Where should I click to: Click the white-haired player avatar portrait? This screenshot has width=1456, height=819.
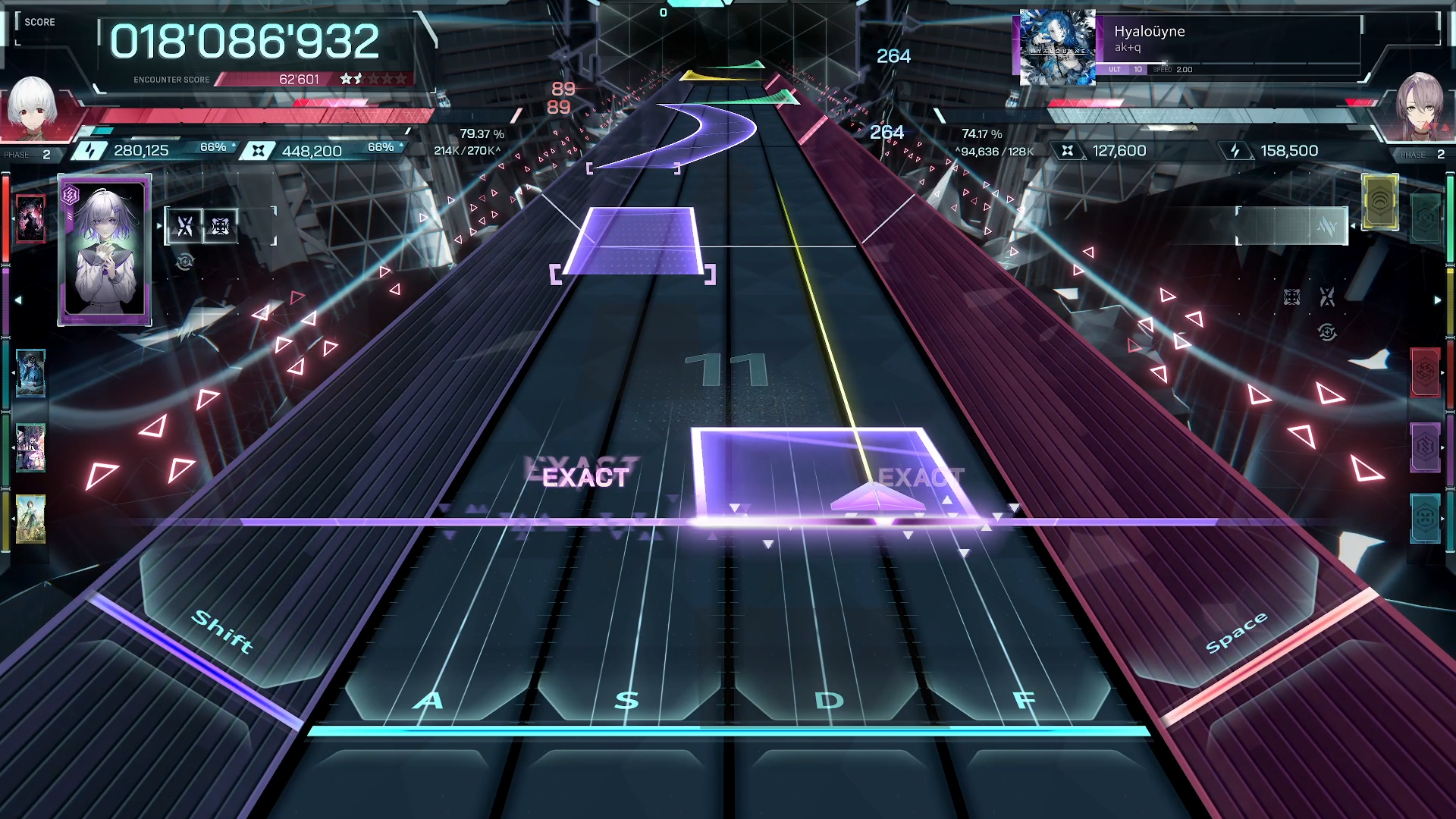pos(32,106)
